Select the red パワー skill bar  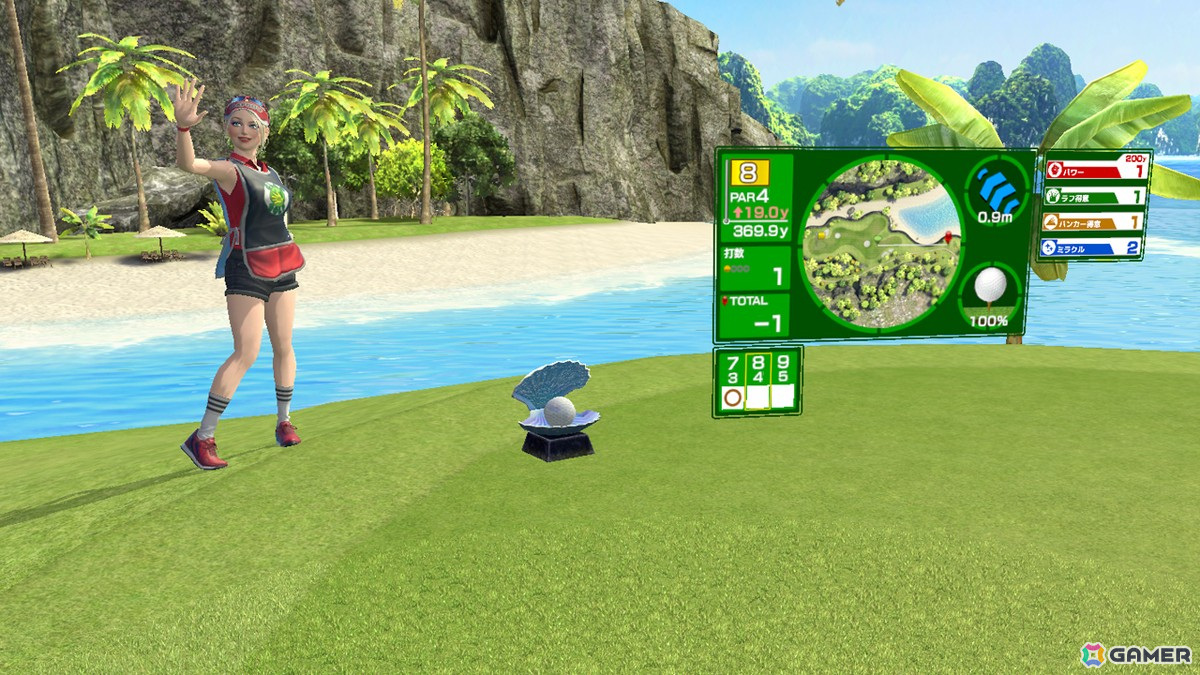click(1096, 170)
